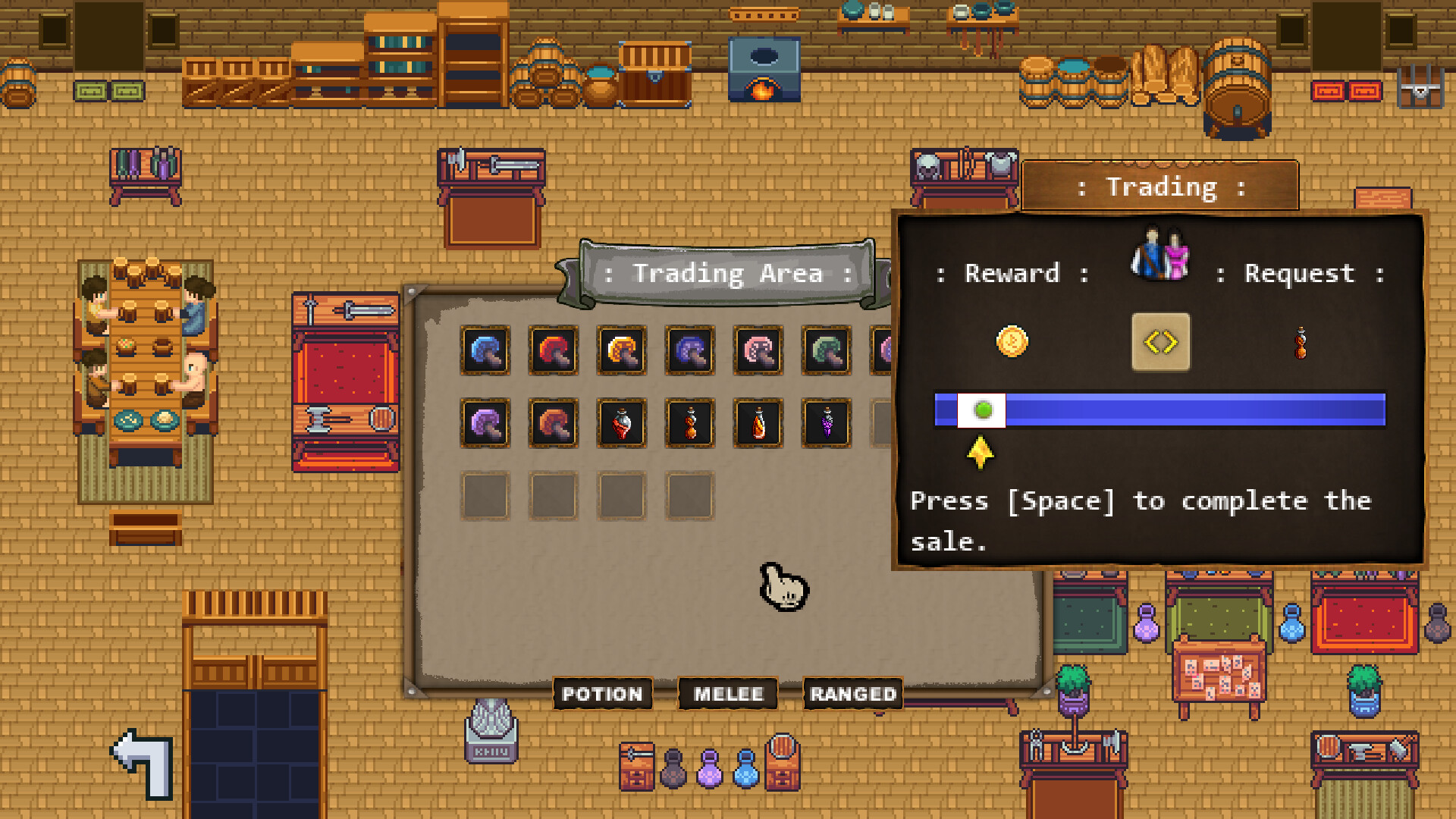Switch to the RANGED tab

point(852,694)
